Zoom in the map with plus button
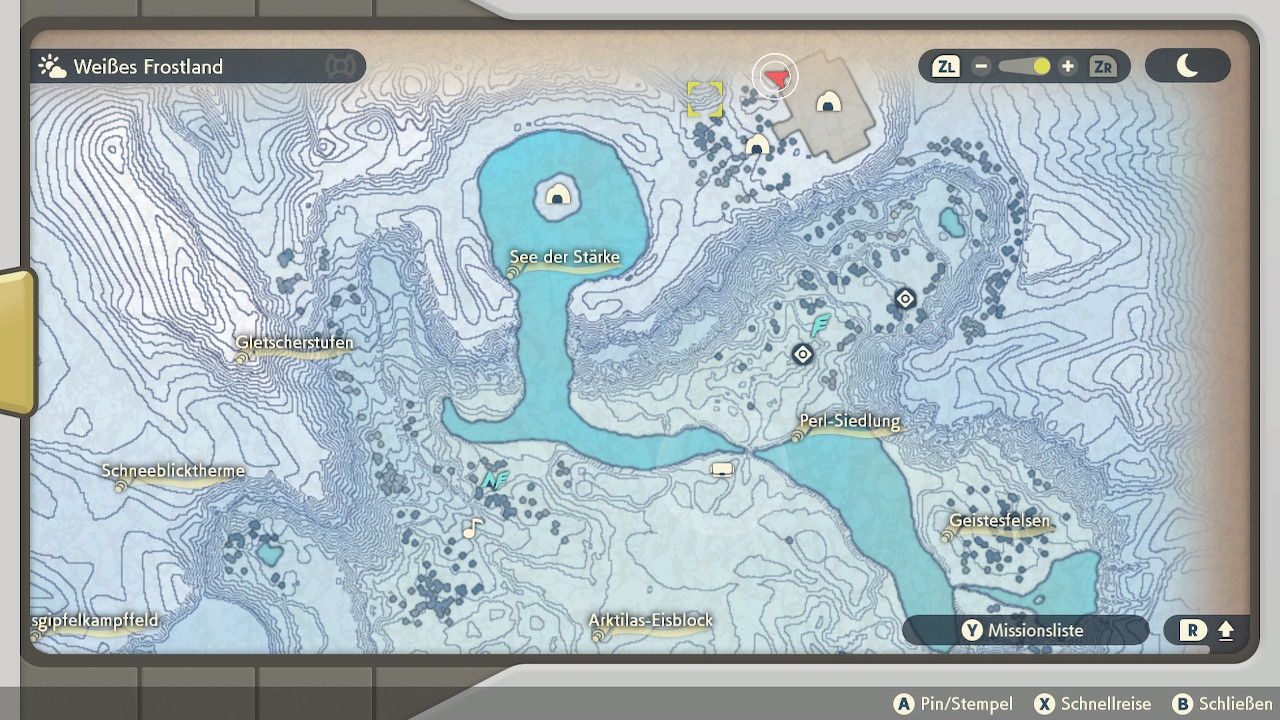The image size is (1280, 720). point(1068,67)
